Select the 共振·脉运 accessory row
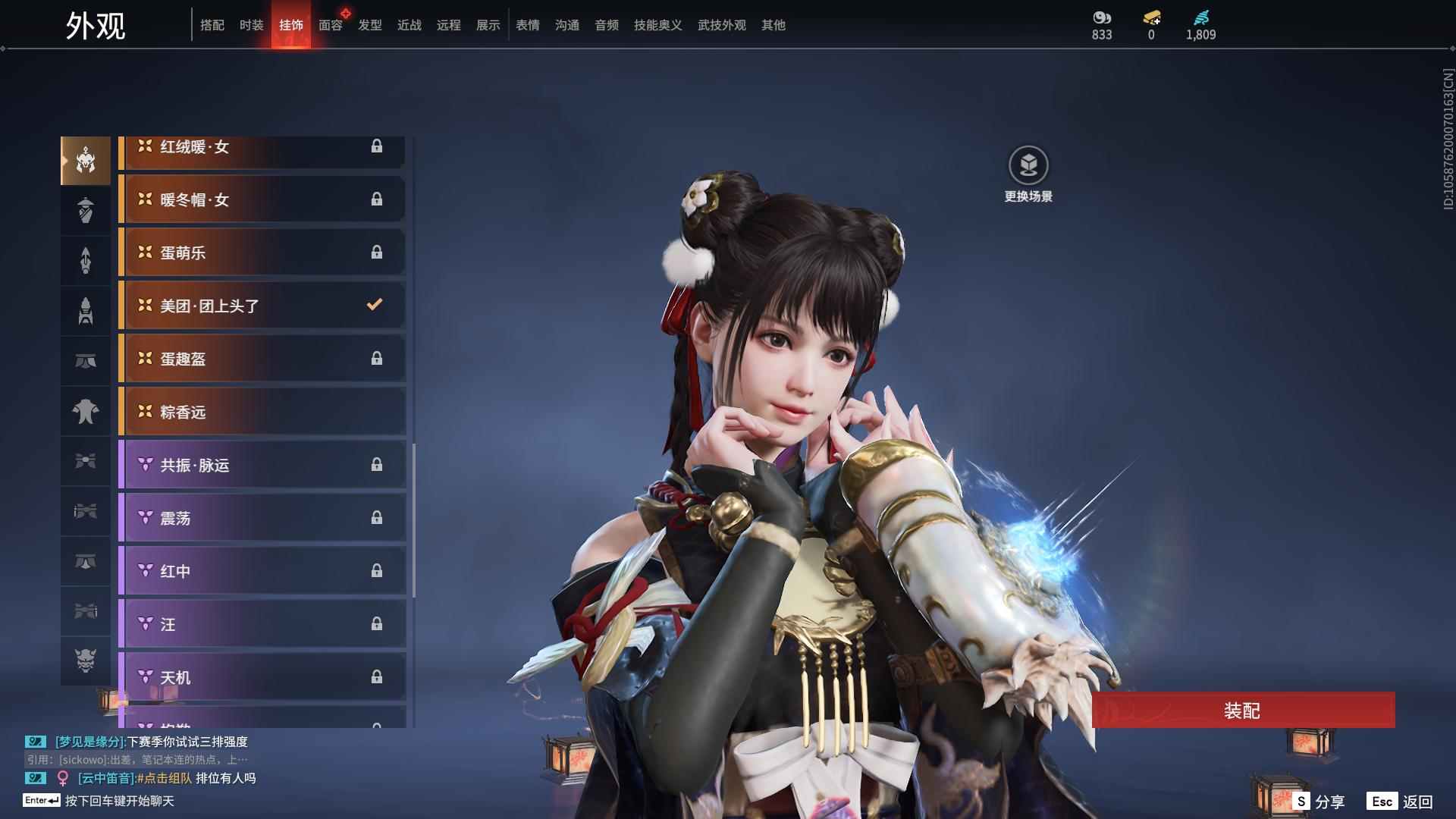1456x819 pixels. pos(262,465)
